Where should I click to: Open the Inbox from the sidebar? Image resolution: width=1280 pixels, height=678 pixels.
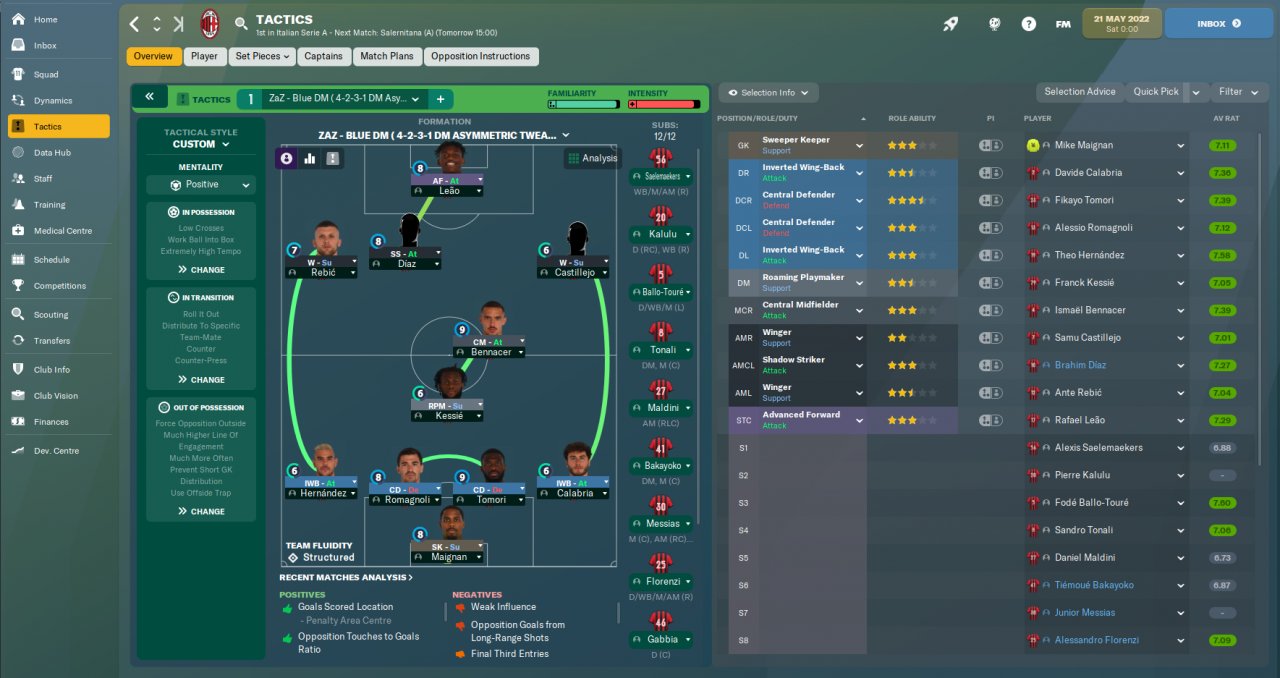point(45,46)
